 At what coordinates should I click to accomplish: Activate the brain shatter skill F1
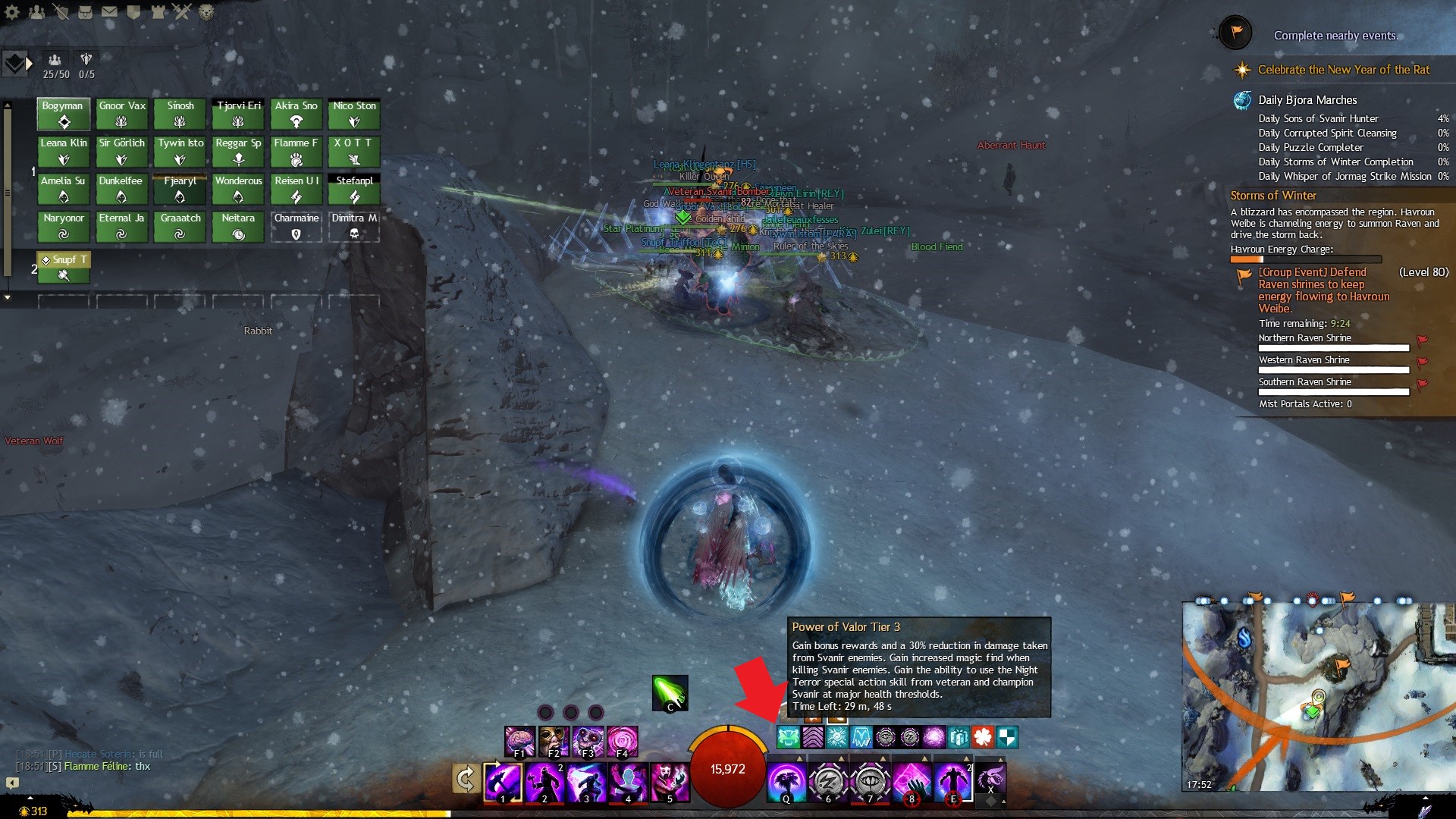[x=520, y=742]
